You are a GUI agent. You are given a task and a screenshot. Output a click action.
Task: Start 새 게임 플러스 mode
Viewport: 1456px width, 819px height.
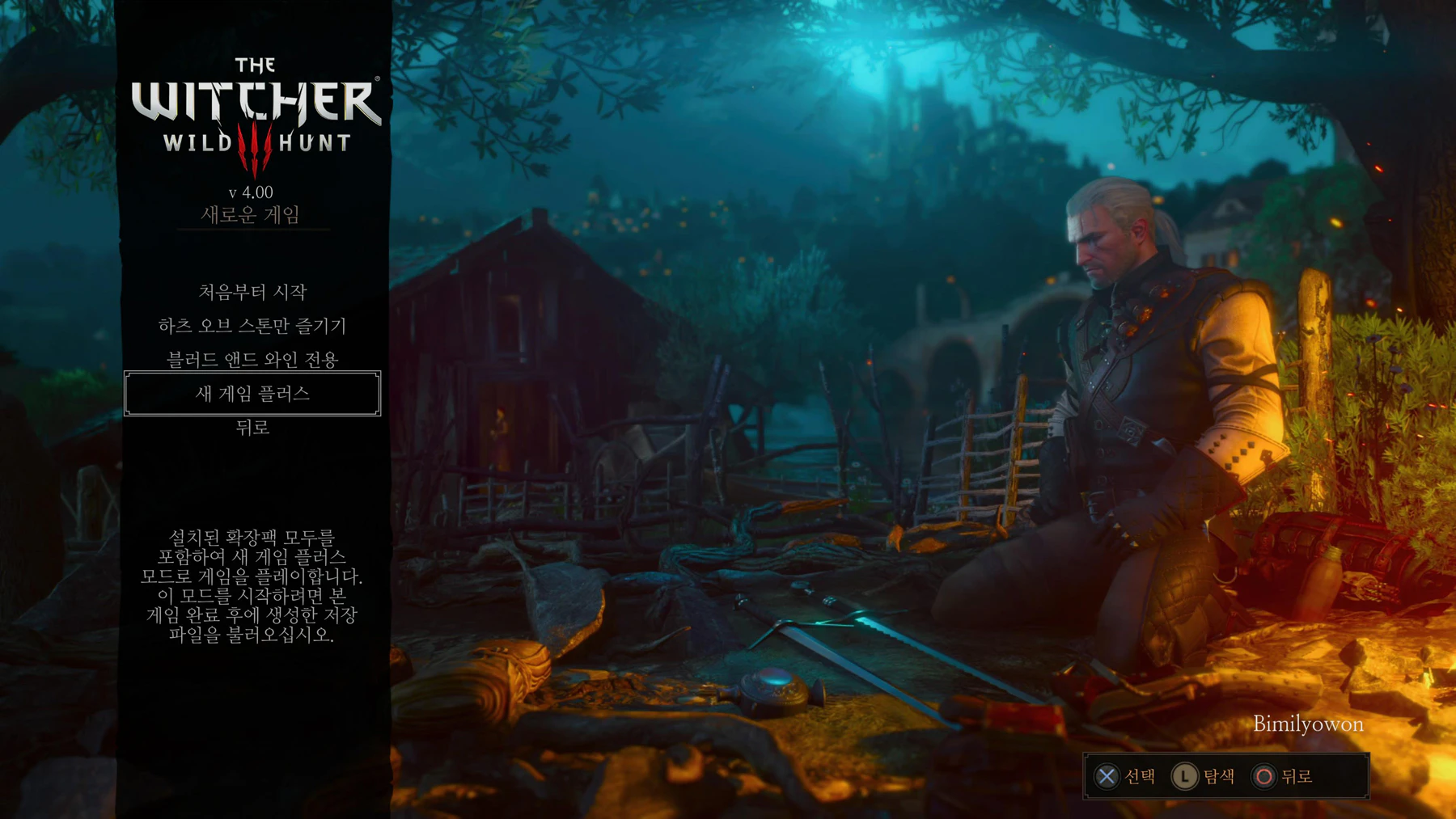tap(252, 394)
